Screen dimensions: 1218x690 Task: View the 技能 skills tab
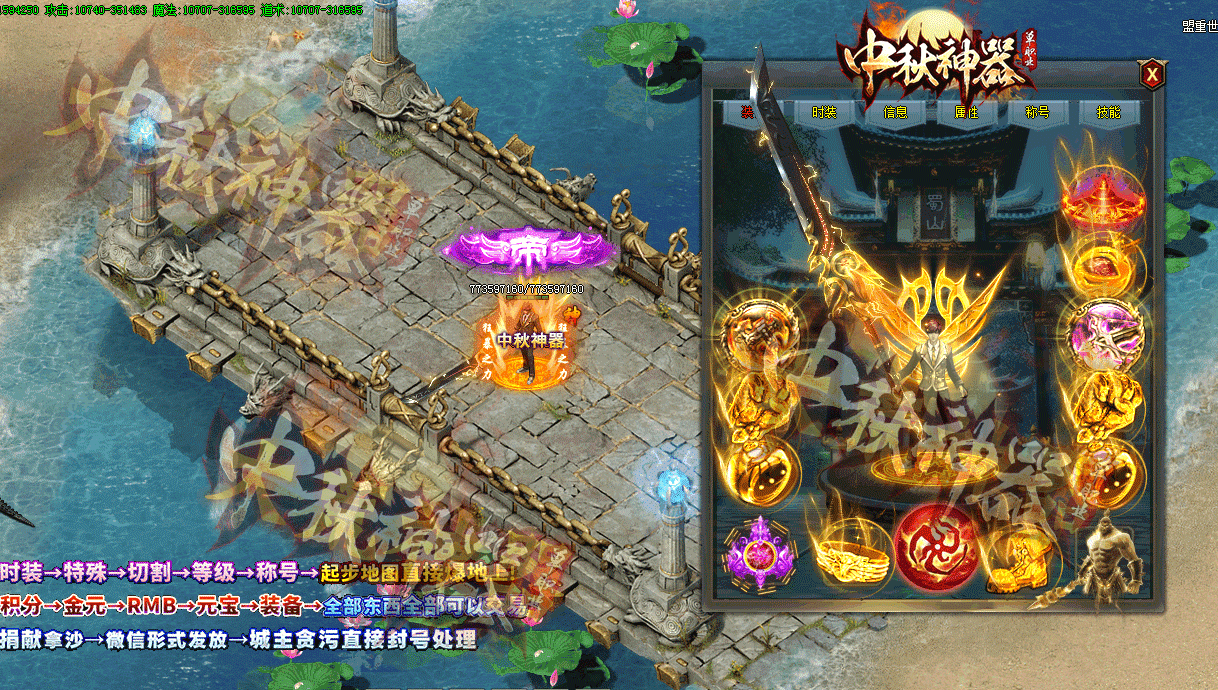tap(1108, 112)
